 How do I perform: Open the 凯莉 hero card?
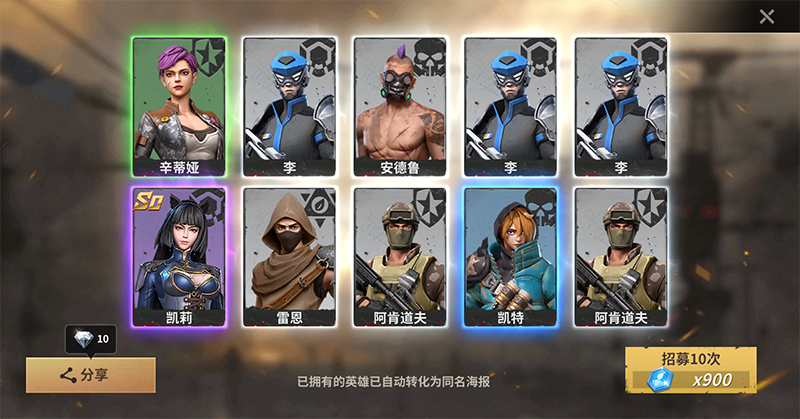click(179, 257)
